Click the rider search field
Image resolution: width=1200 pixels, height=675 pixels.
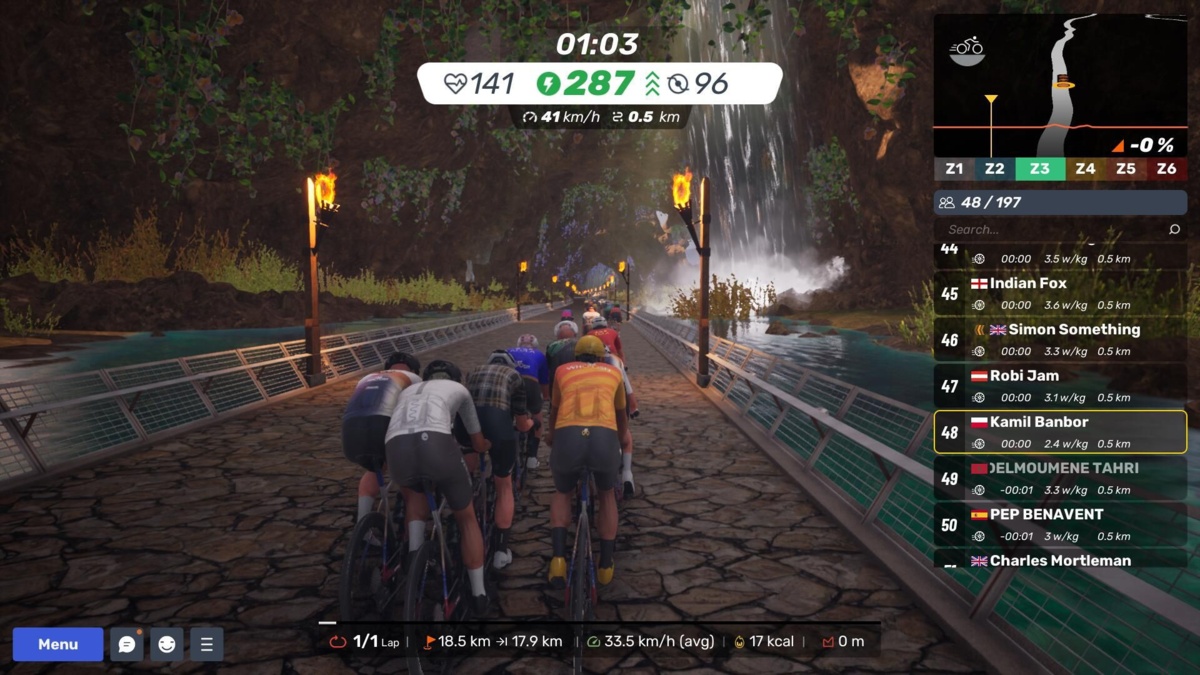1050,229
